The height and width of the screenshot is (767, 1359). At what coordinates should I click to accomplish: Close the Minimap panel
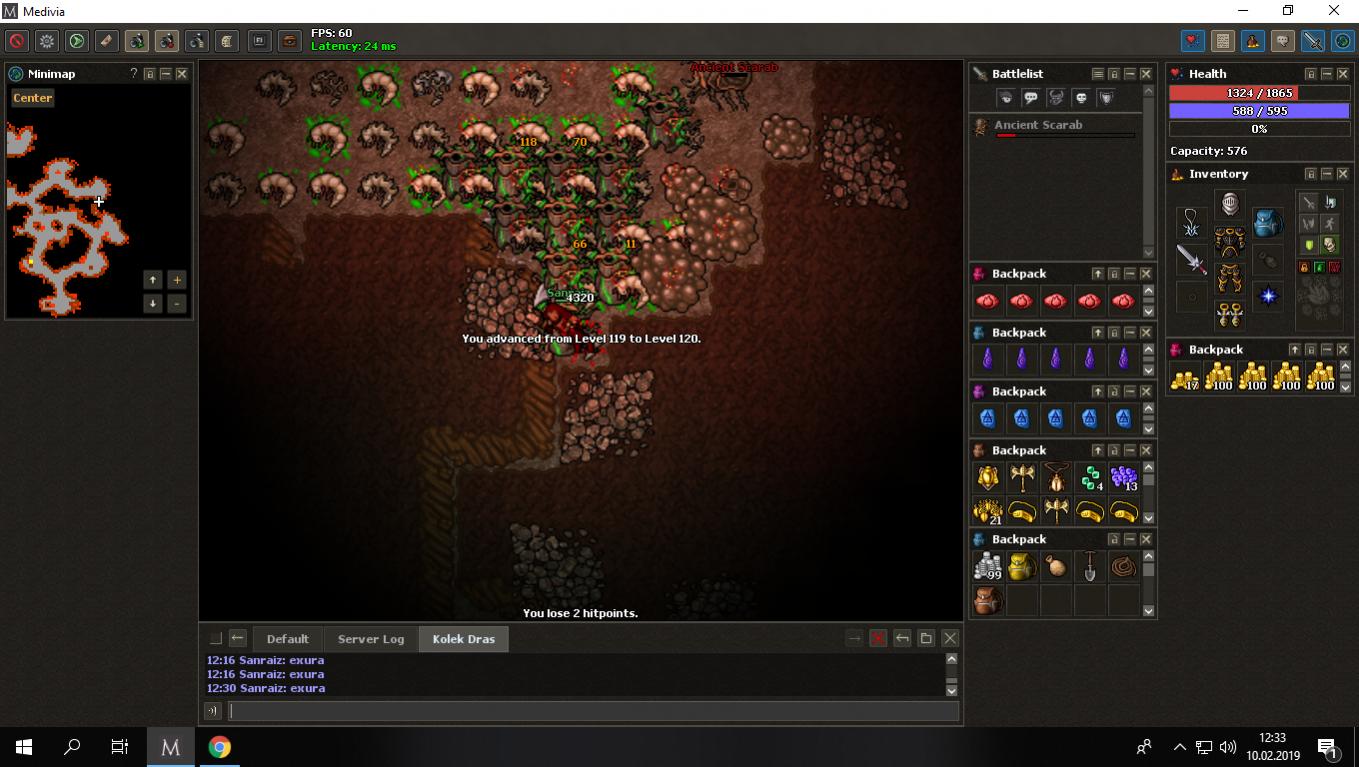pos(182,74)
